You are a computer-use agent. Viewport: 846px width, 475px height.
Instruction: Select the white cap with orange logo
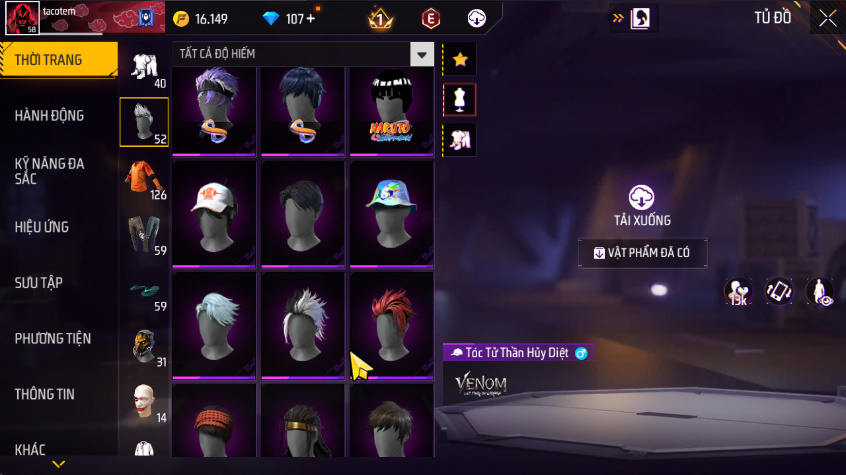pyautogui.click(x=215, y=213)
